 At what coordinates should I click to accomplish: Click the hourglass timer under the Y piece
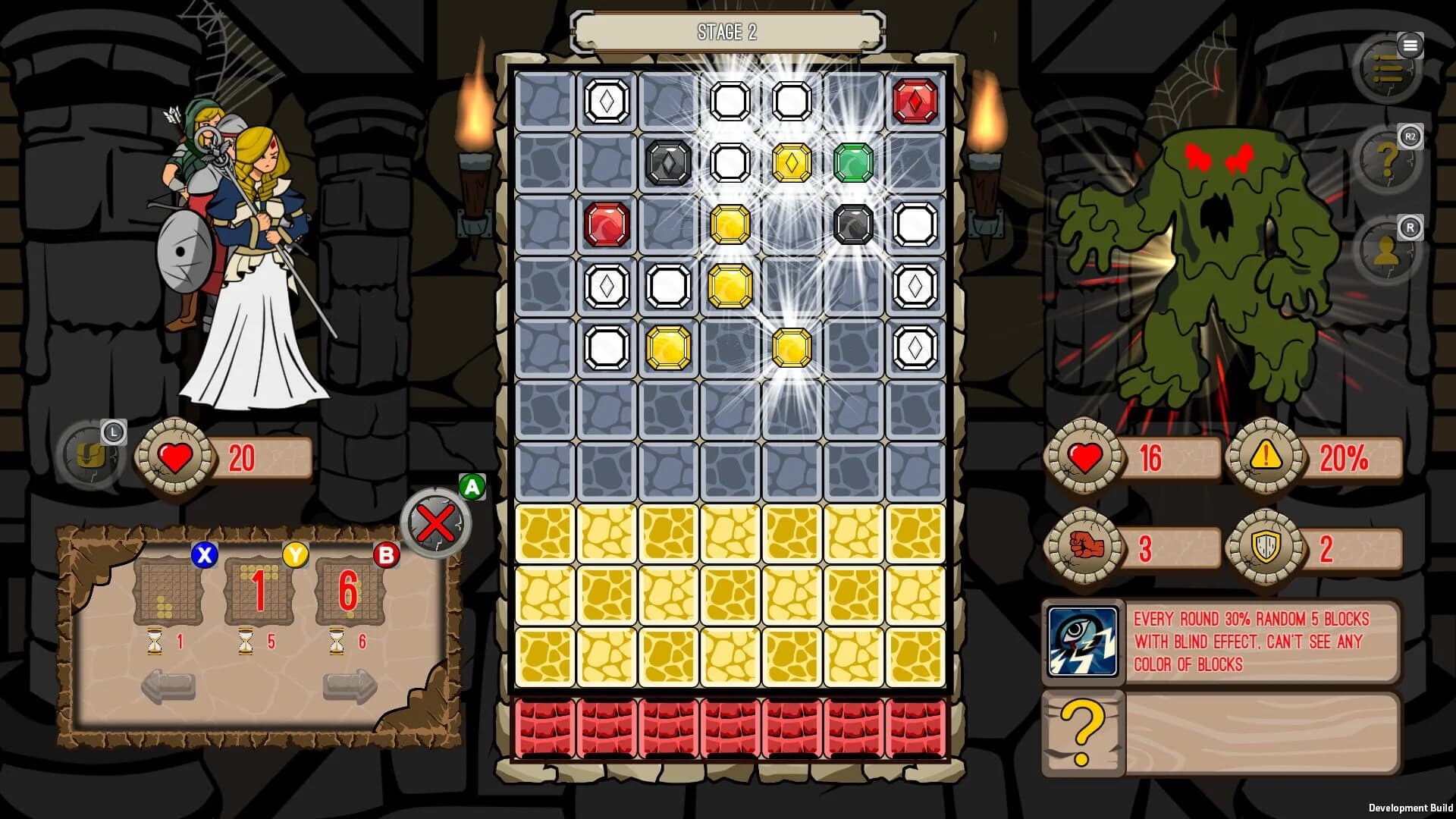tap(244, 641)
